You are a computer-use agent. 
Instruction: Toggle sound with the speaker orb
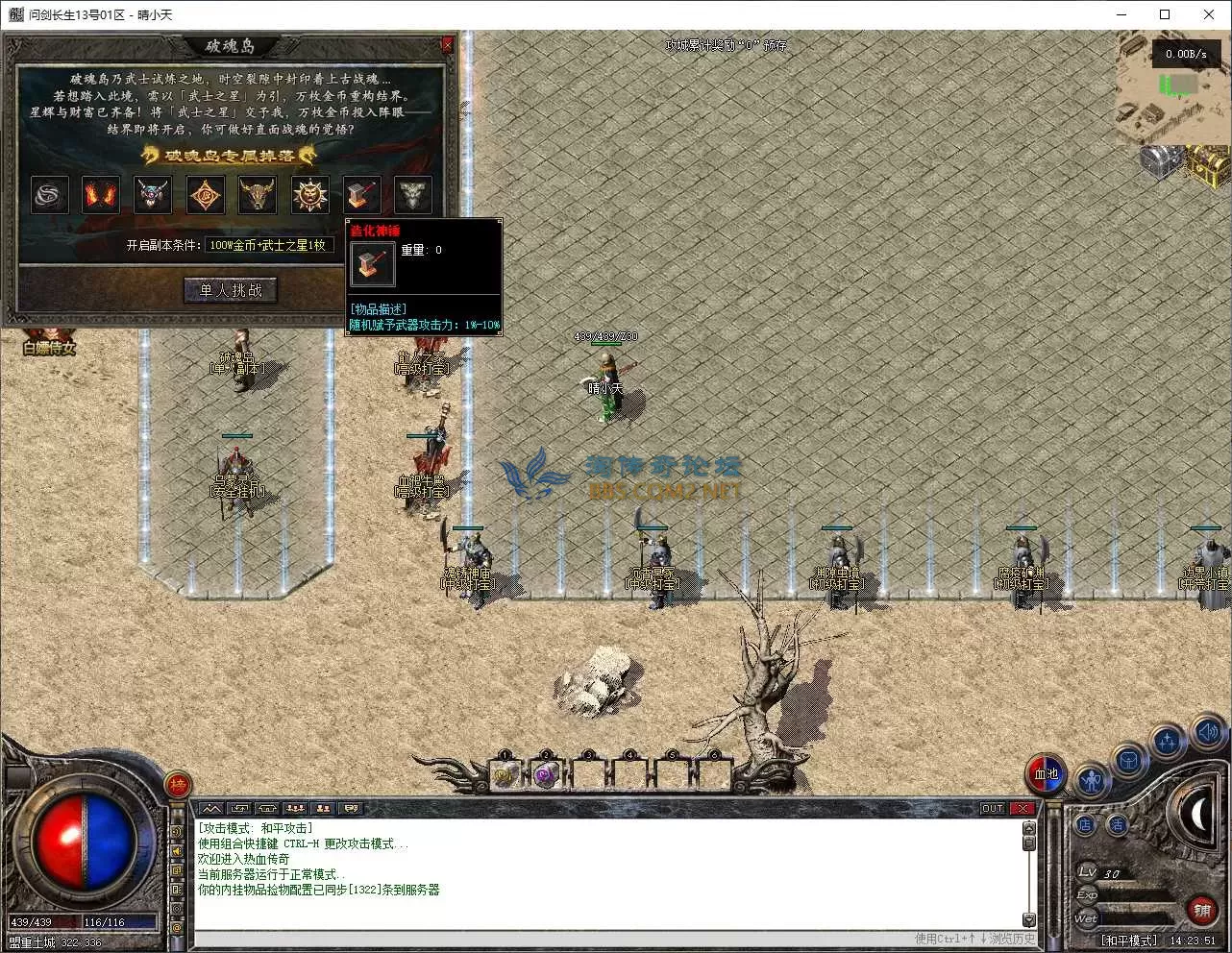(1208, 733)
